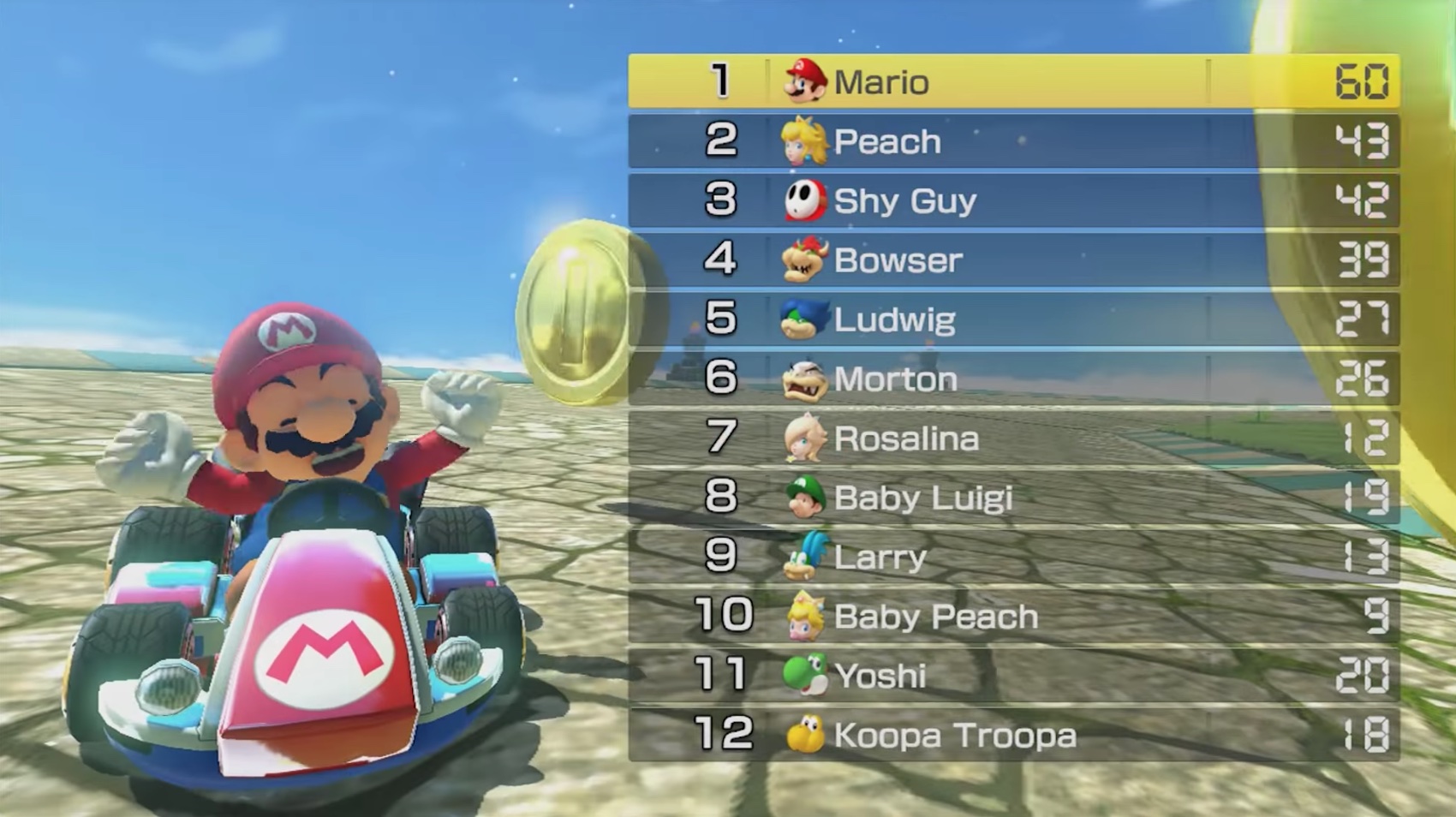Select the Shy Guy portrait icon
The width and height of the screenshot is (1456, 817).
[803, 200]
